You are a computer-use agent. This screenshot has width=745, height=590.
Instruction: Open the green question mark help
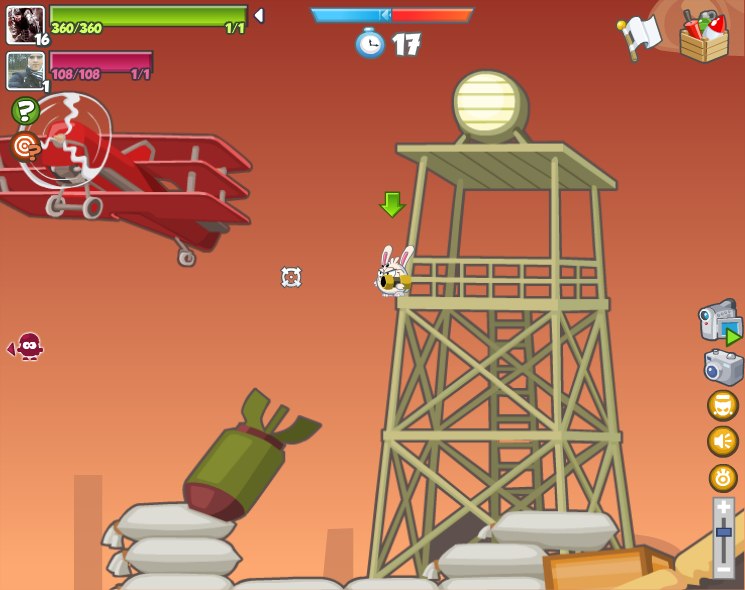[x=25, y=110]
